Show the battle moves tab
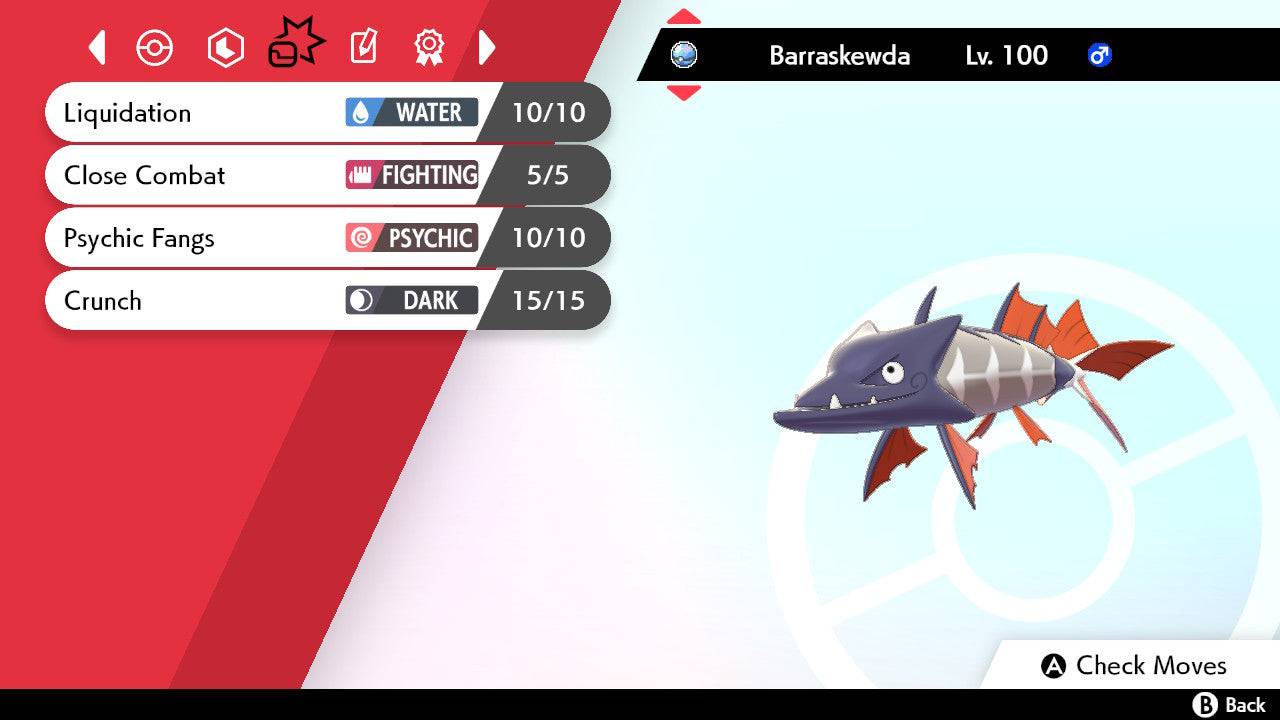The height and width of the screenshot is (720, 1280). (x=295, y=45)
